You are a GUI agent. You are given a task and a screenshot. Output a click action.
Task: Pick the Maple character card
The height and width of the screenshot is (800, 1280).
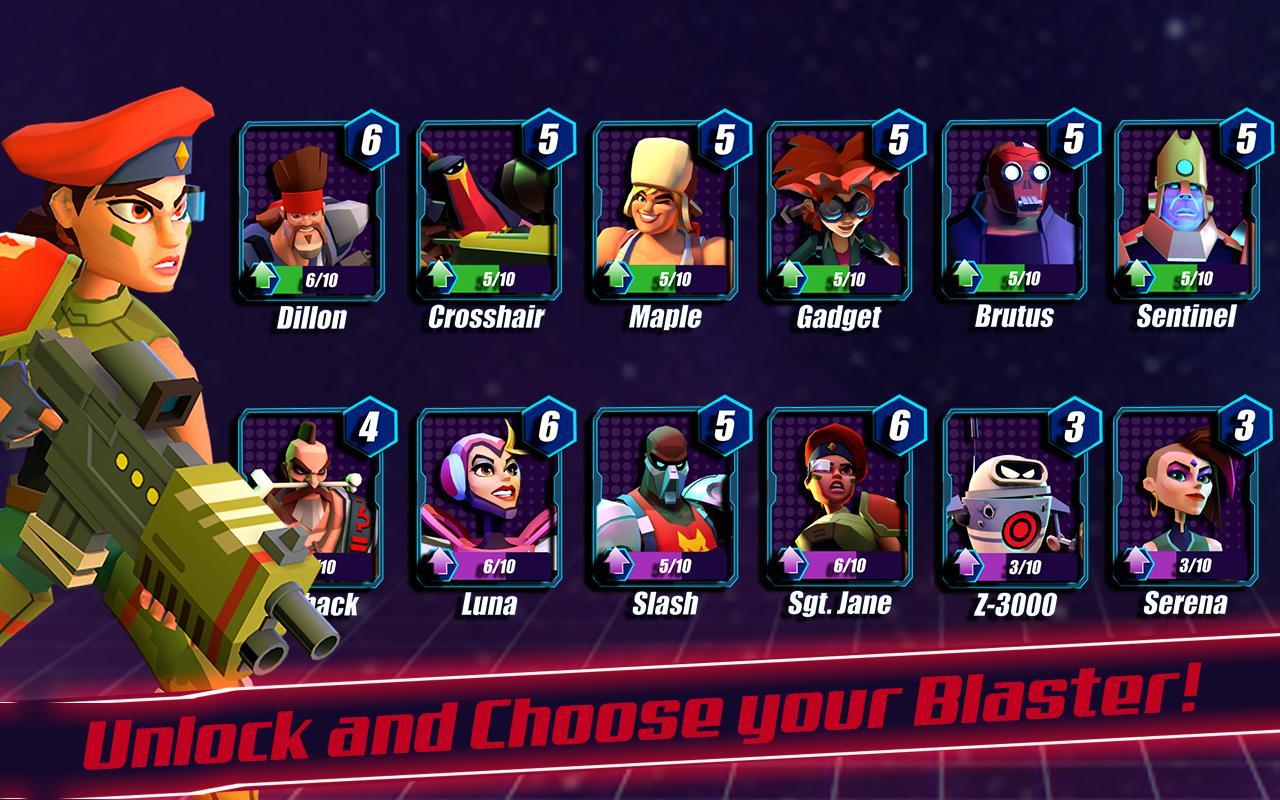[x=665, y=215]
